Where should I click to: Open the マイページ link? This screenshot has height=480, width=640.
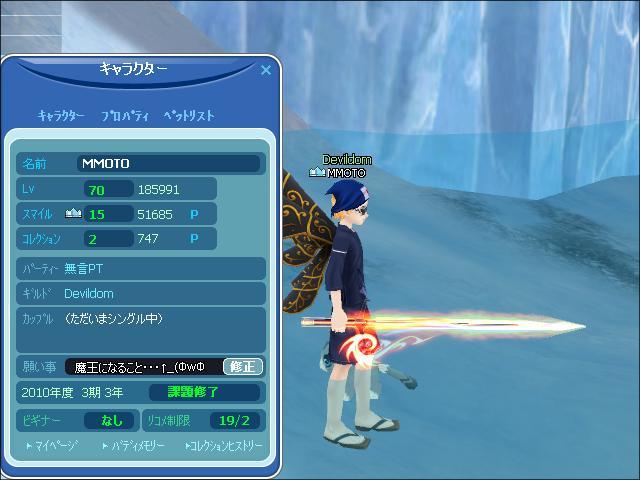52,445
